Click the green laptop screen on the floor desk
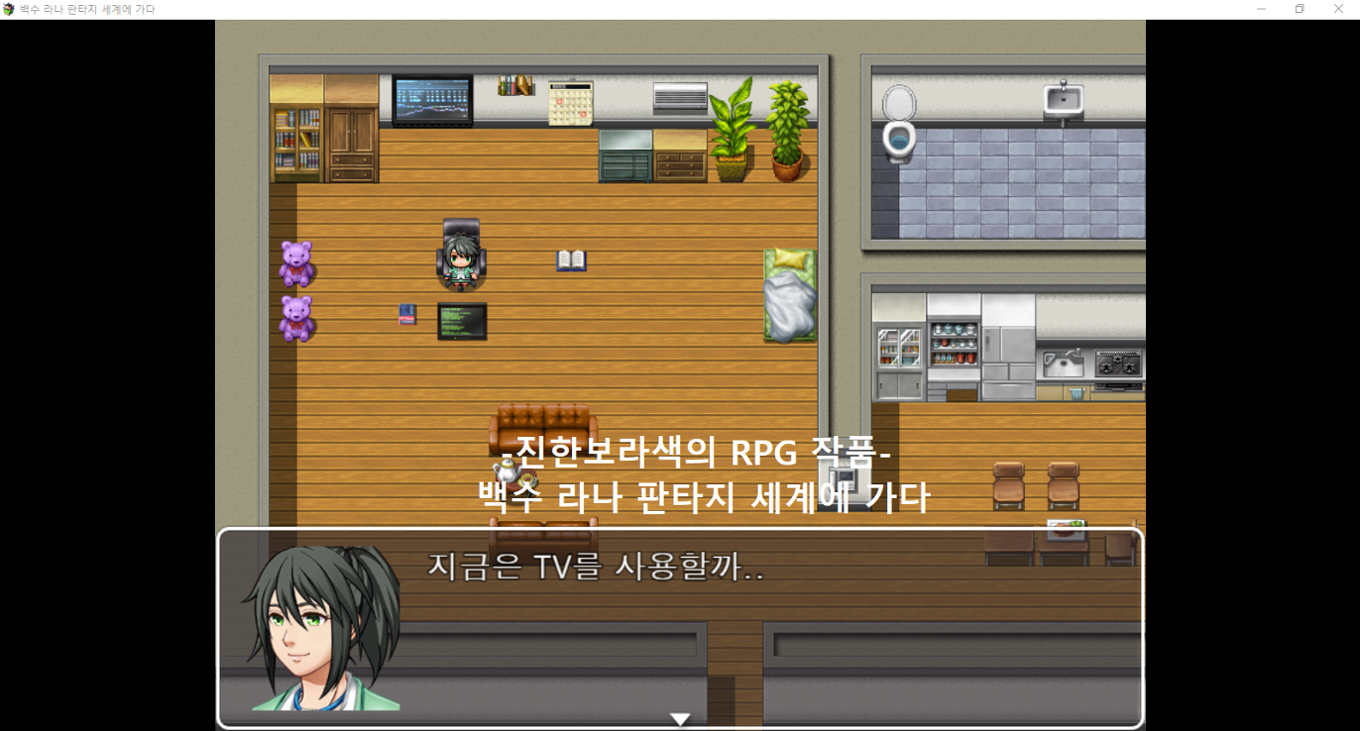Screen dimensions: 1360x731 tap(460, 322)
